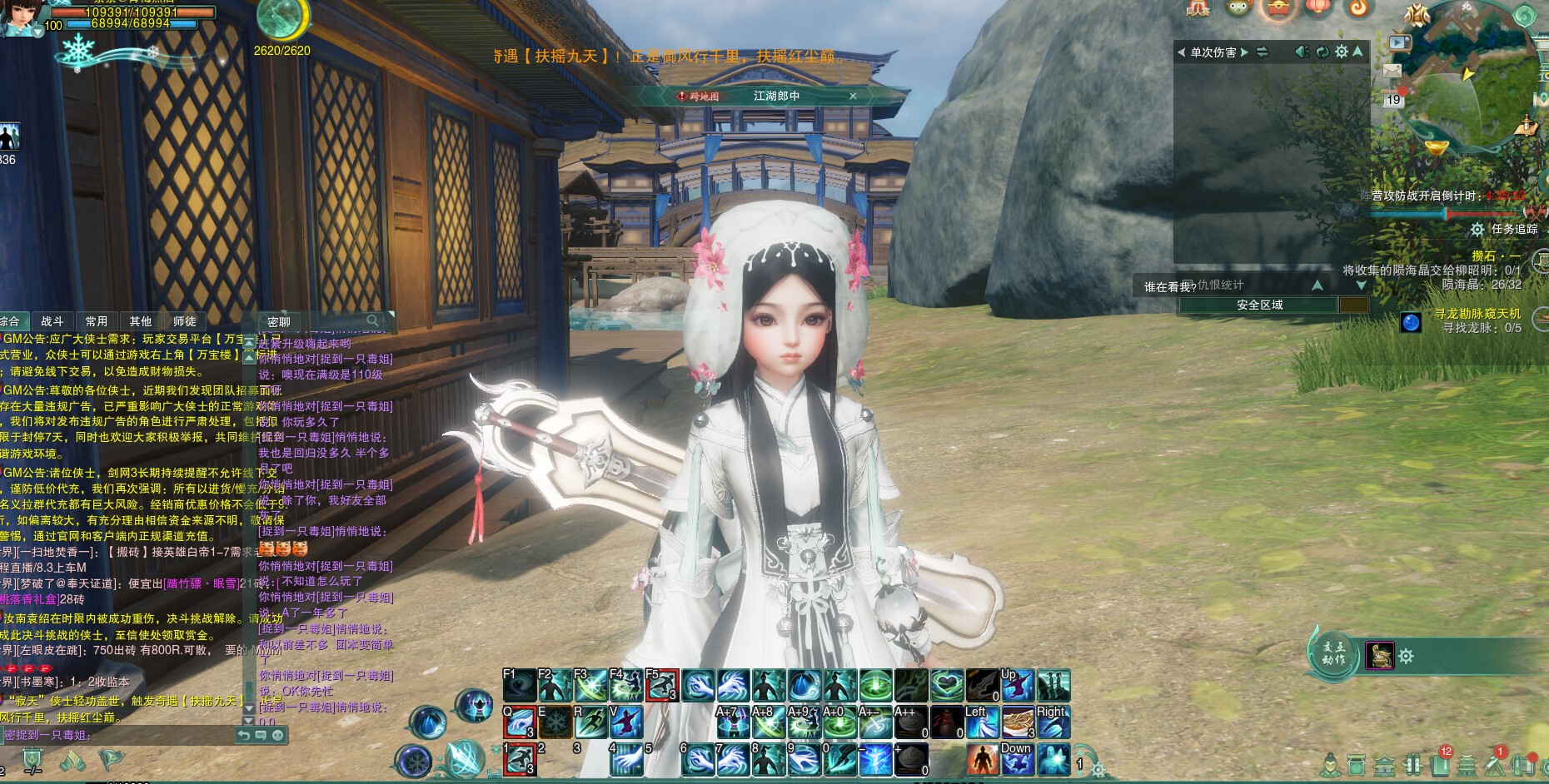Activate the F1 dark swirl skill

click(520, 686)
